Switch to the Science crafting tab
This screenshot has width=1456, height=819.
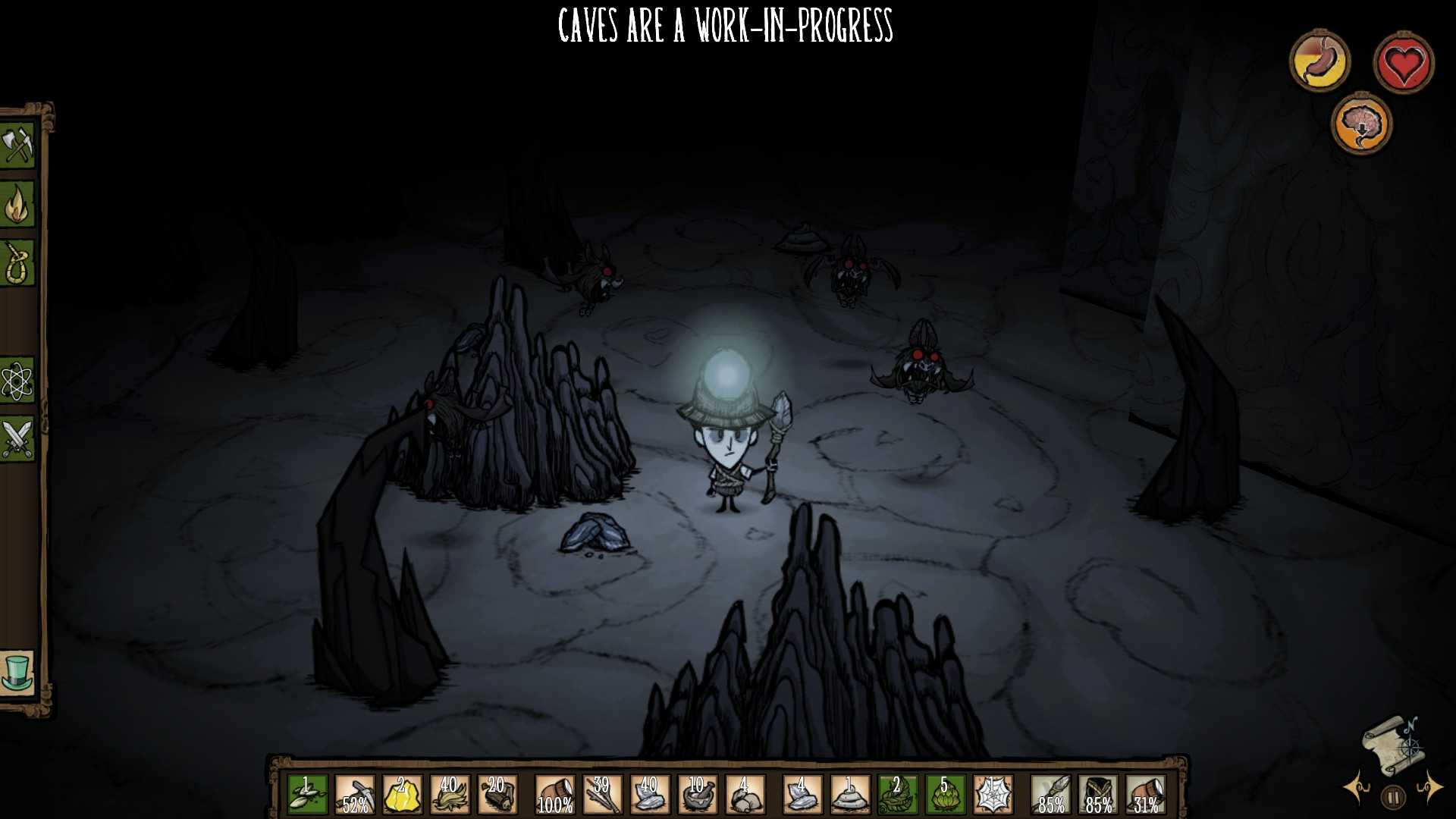pos(17,381)
